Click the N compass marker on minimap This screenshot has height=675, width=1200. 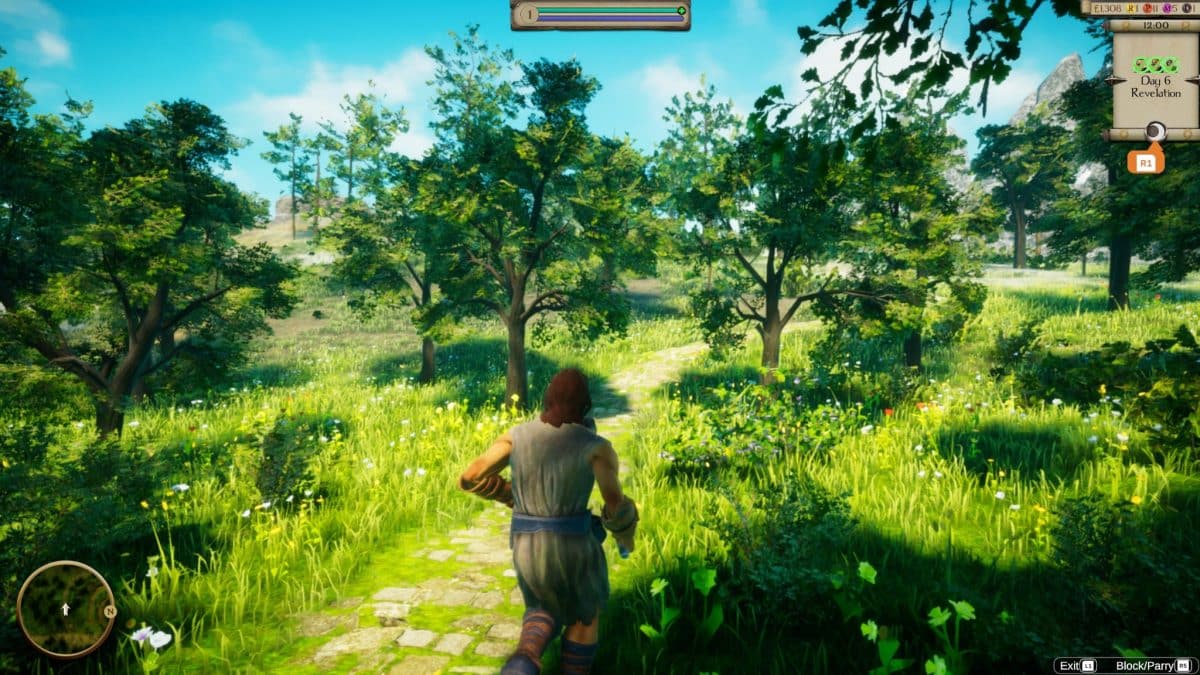(110, 611)
